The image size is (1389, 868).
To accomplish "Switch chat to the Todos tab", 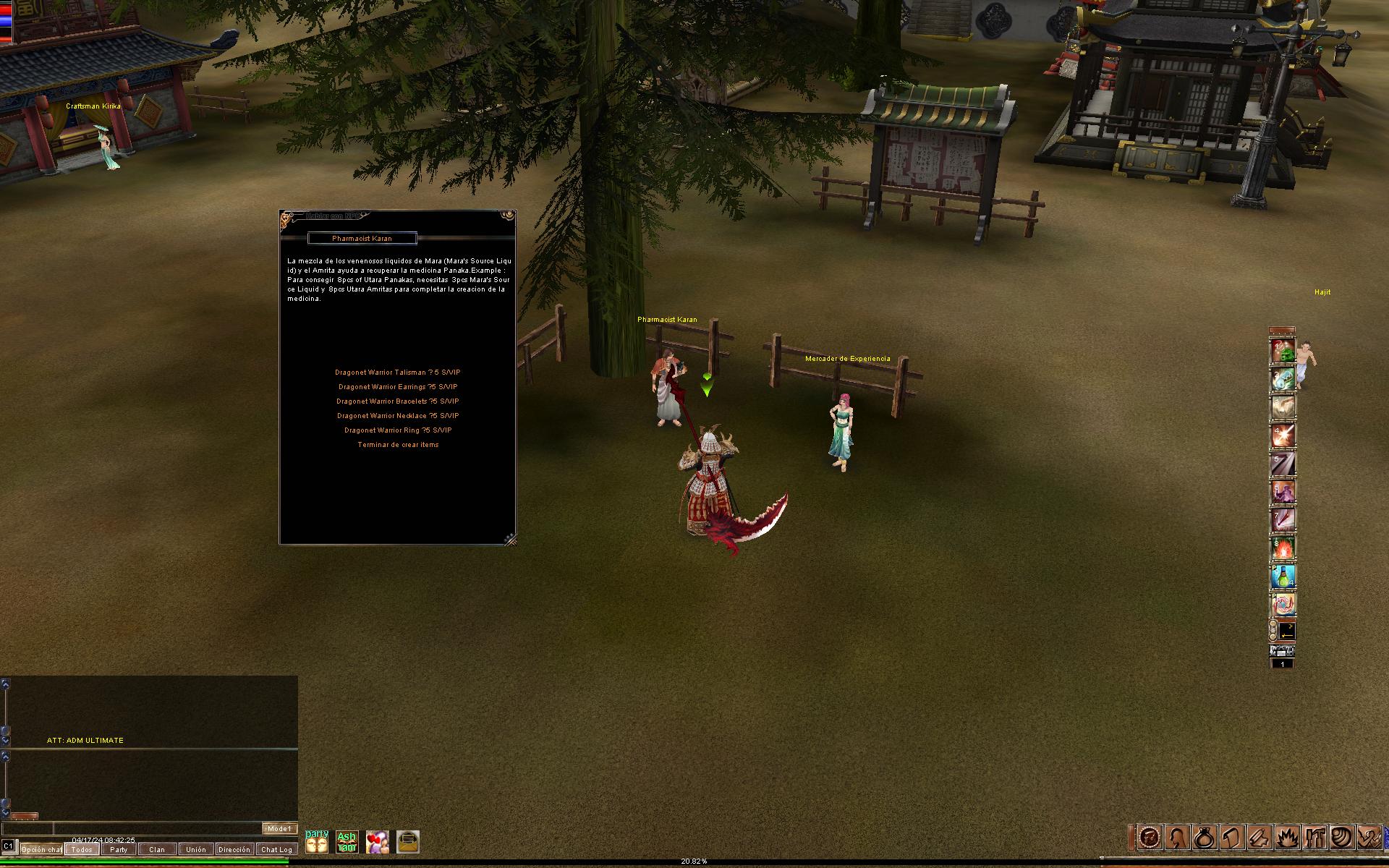I will click(x=82, y=849).
